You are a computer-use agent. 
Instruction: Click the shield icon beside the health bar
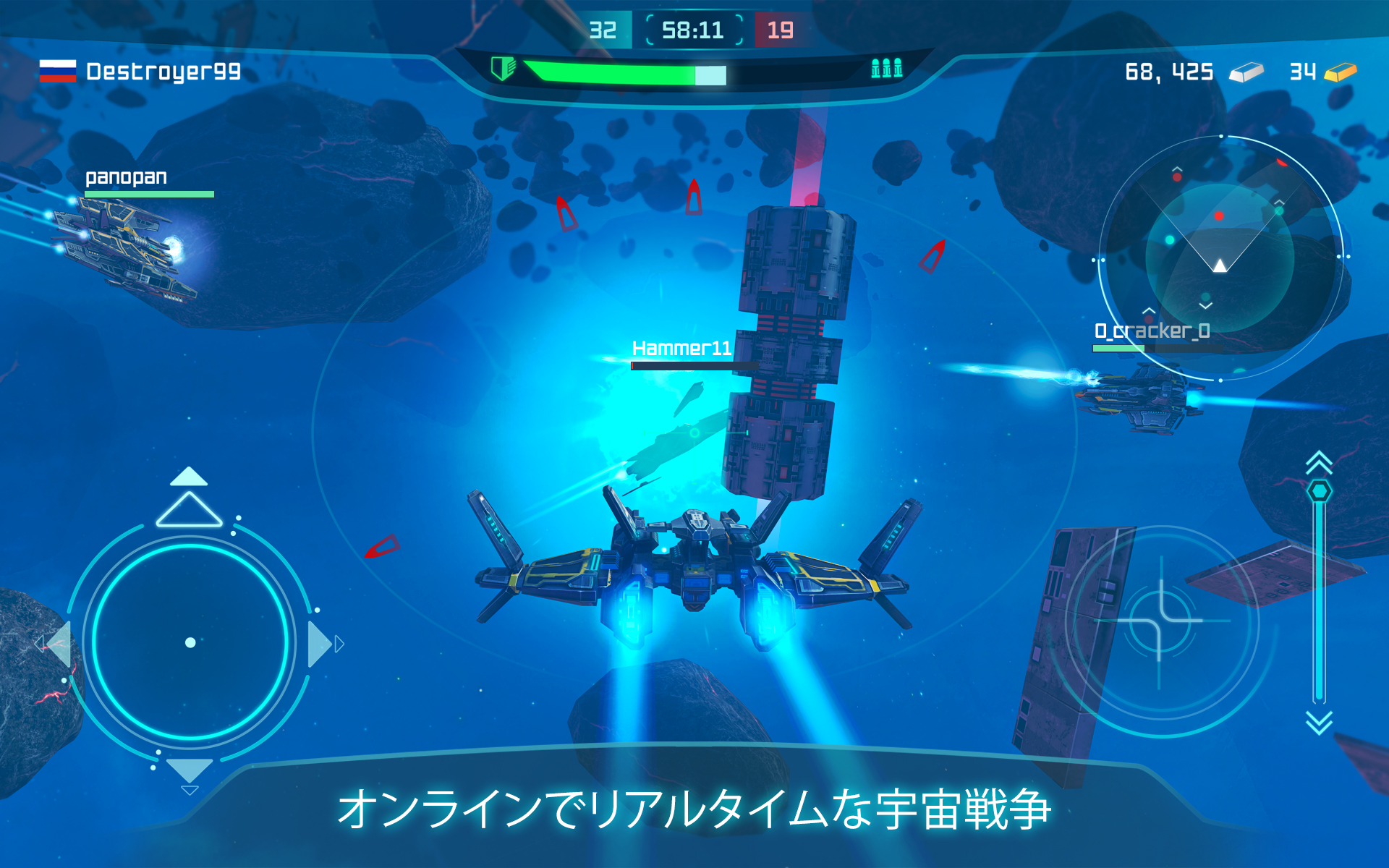click(504, 69)
